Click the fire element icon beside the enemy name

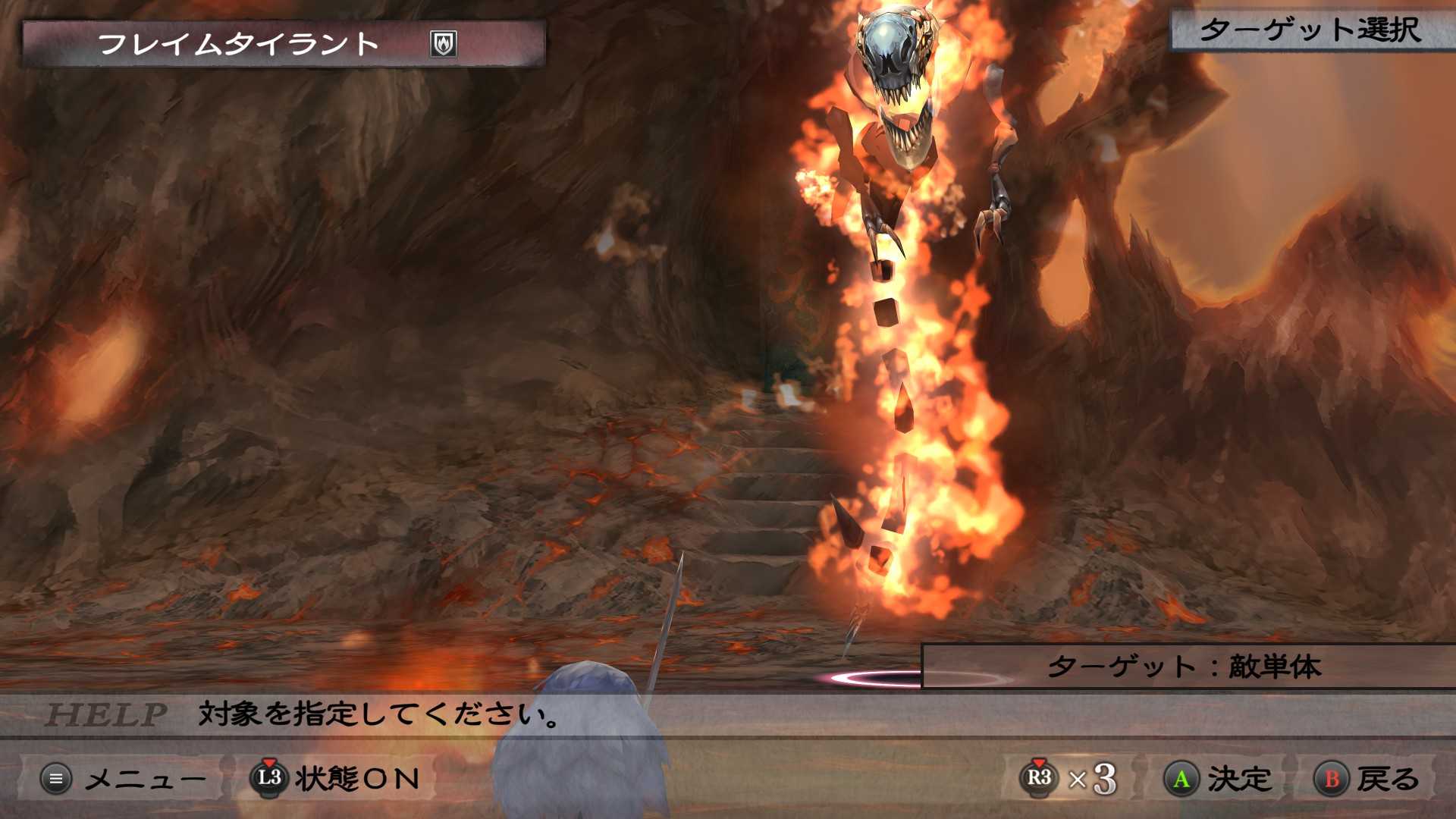(x=443, y=43)
